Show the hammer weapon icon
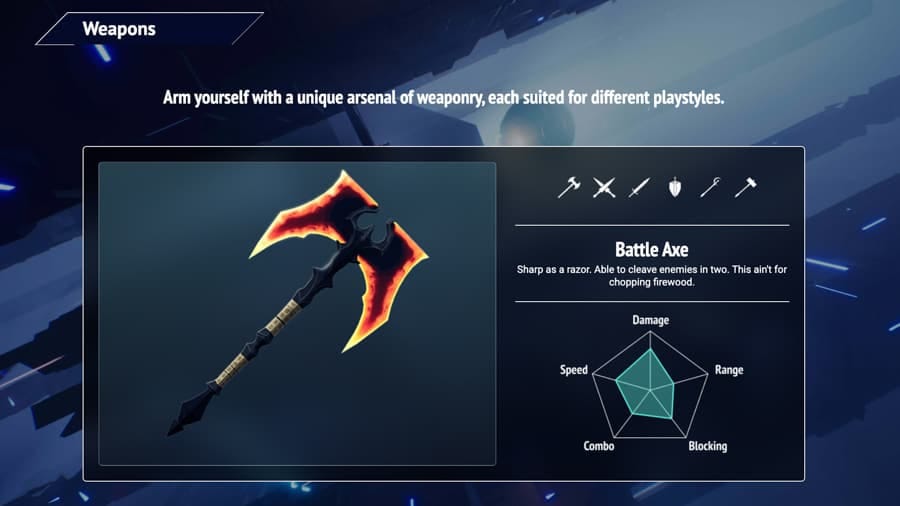The height and width of the screenshot is (506, 900). point(745,187)
